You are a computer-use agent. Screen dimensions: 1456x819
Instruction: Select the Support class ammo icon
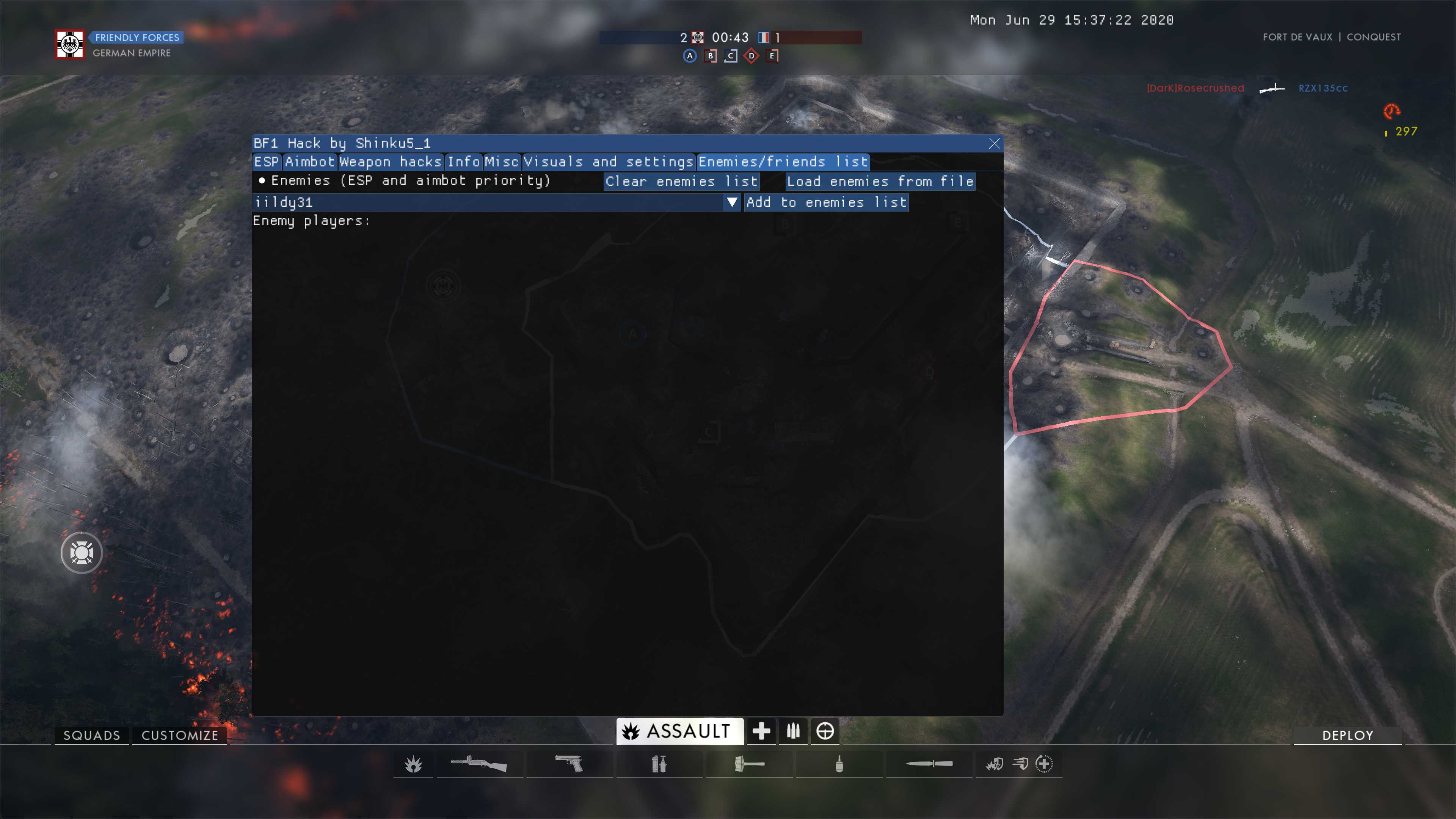tap(794, 731)
